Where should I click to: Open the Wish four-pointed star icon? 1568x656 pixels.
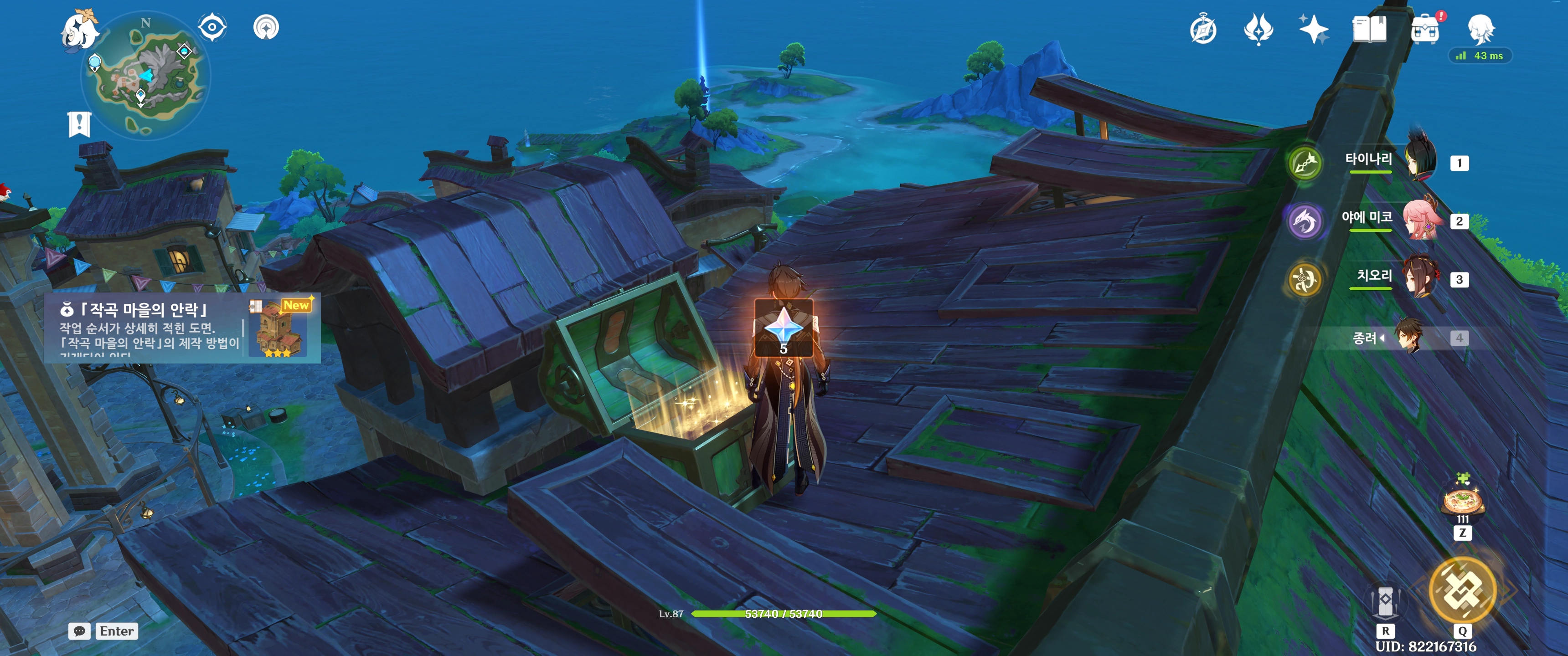point(1313,29)
